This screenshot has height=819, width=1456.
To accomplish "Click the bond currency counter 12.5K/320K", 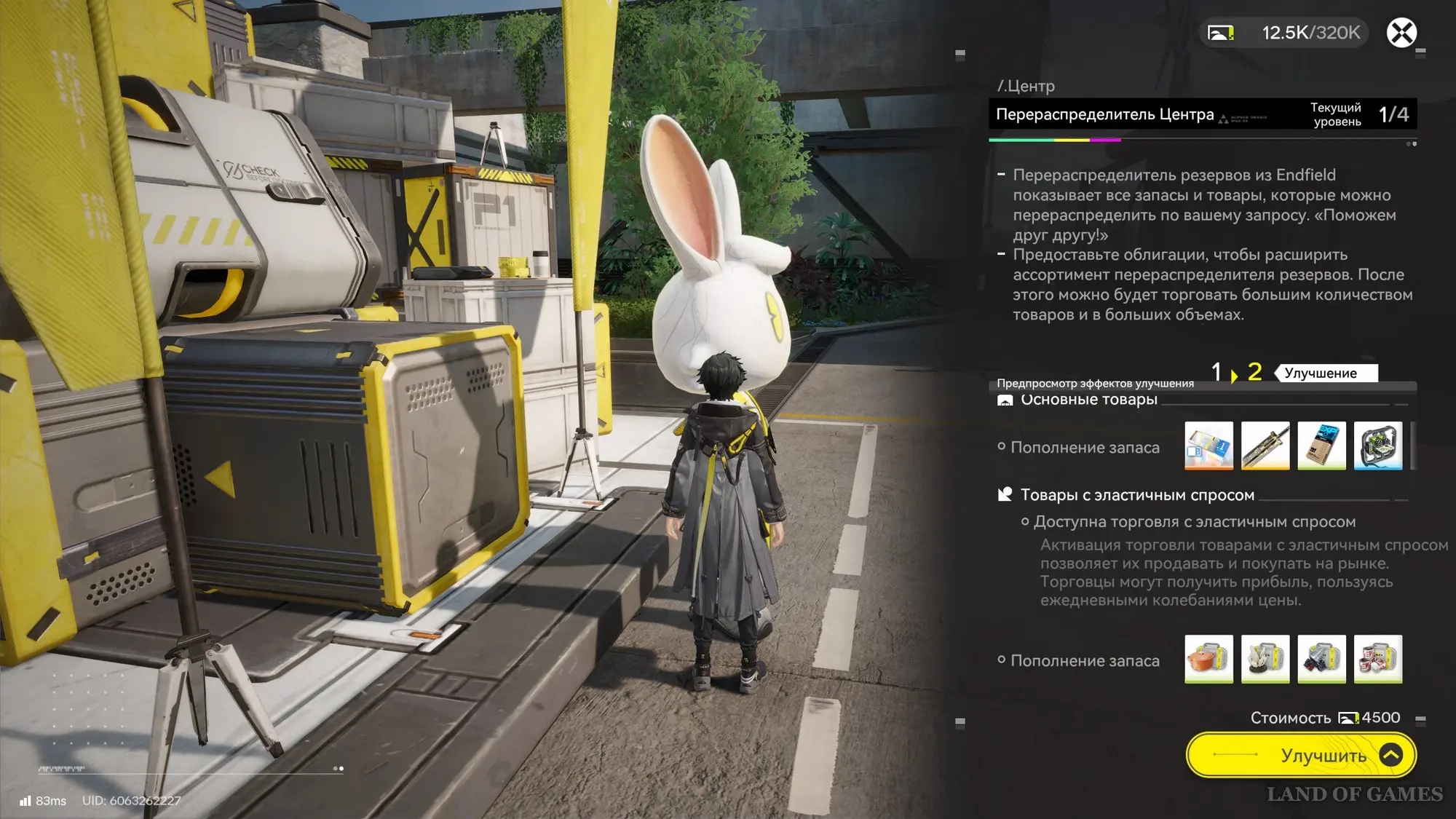I will point(1285,33).
